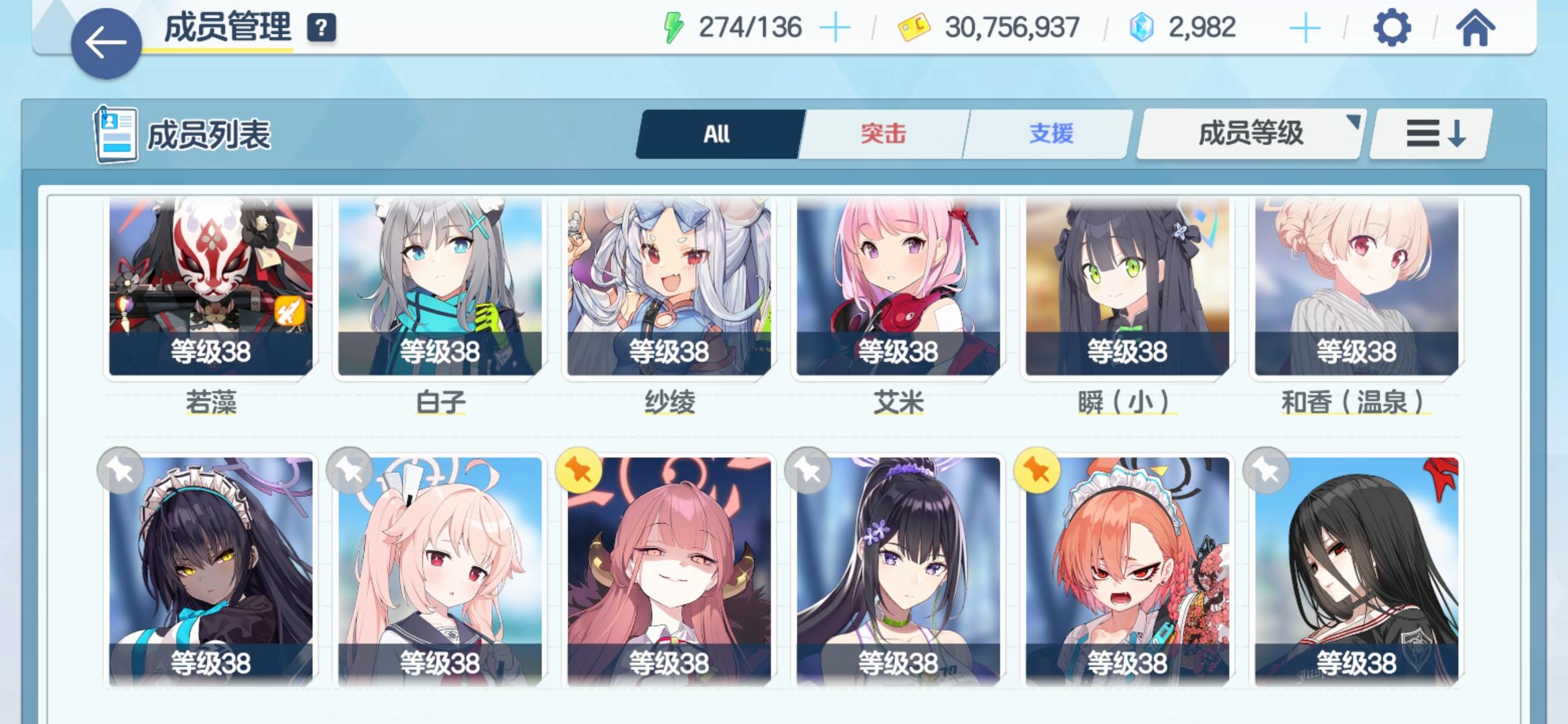
Task: Click the back arrow to leave 成员管理
Action: tap(105, 42)
